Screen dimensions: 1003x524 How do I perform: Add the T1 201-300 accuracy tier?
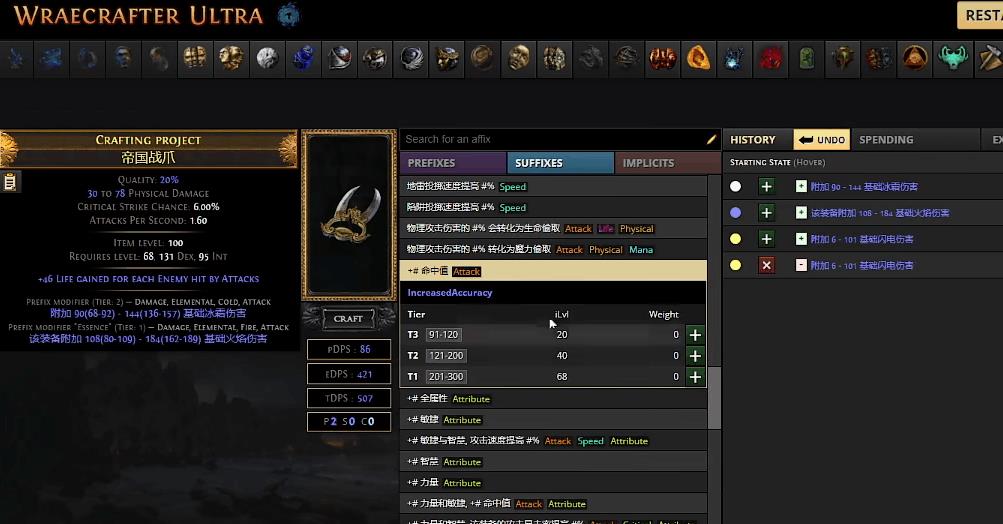695,377
